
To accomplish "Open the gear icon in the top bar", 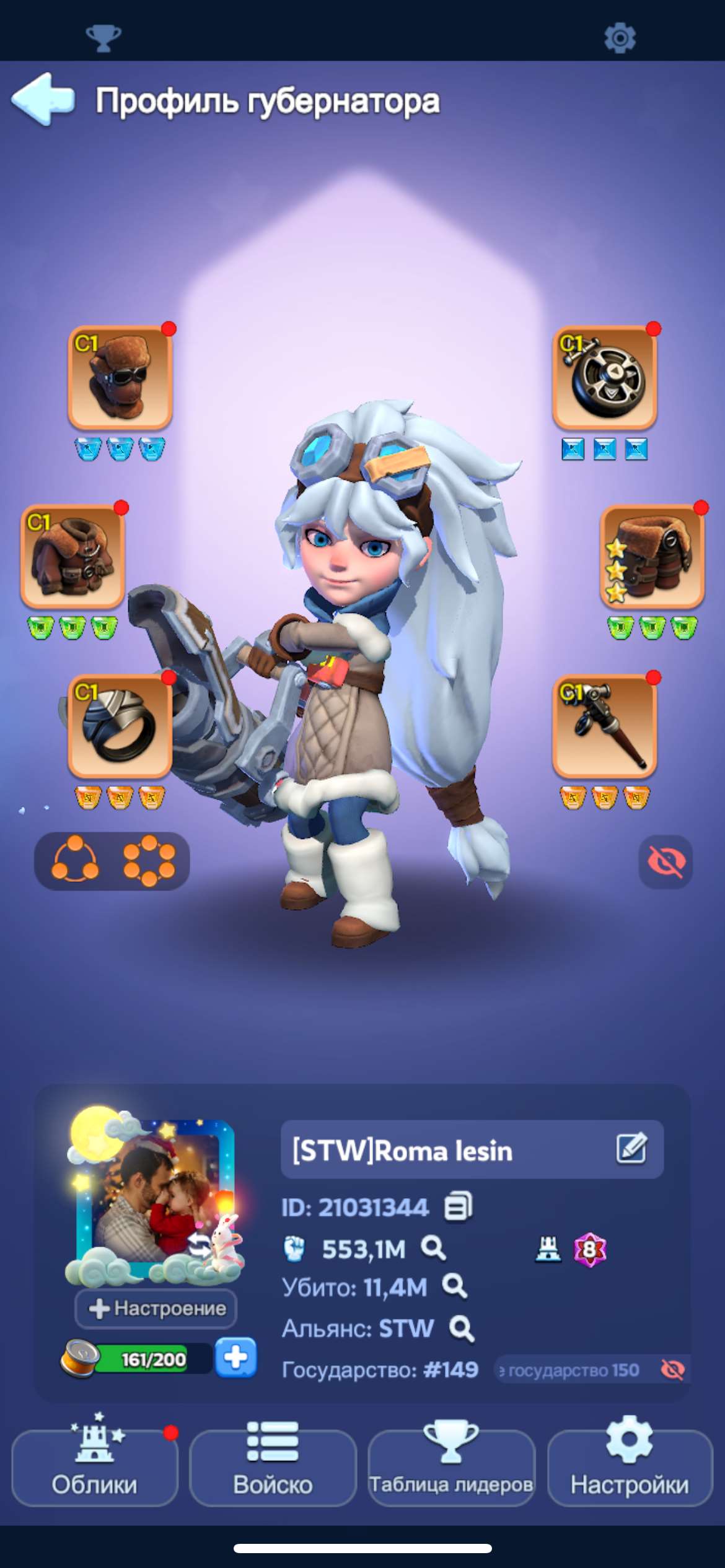I will [x=620, y=38].
